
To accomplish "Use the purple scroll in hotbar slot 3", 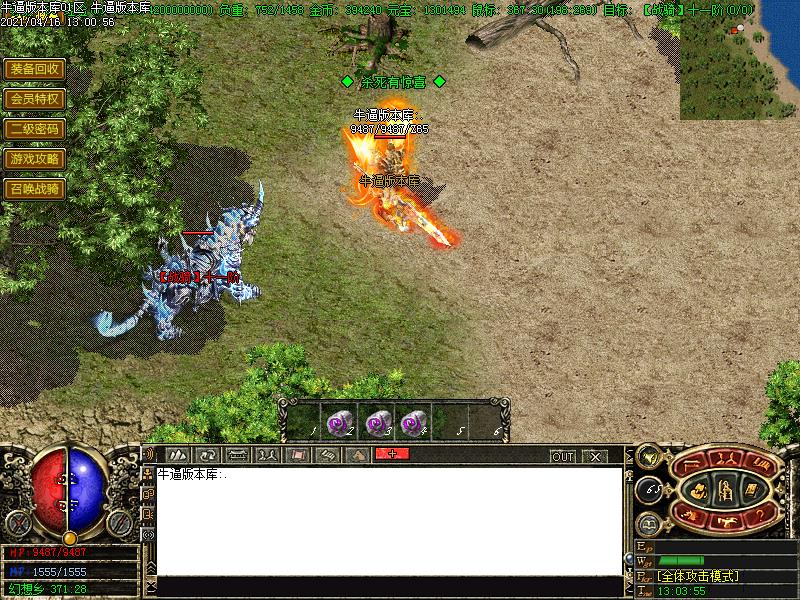I will tap(376, 423).
